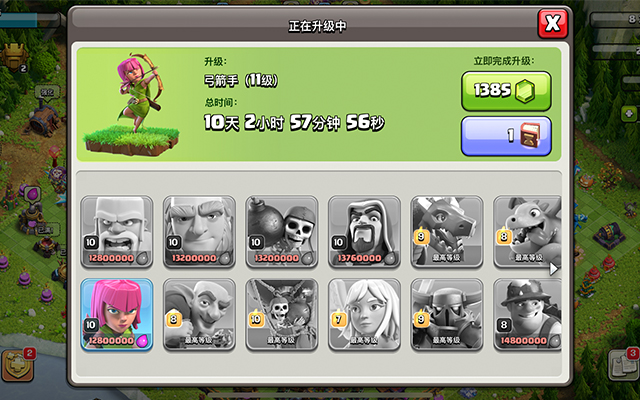Choose the Giant upgrade tile
Screen dimensions: 640x400
tap(199, 231)
